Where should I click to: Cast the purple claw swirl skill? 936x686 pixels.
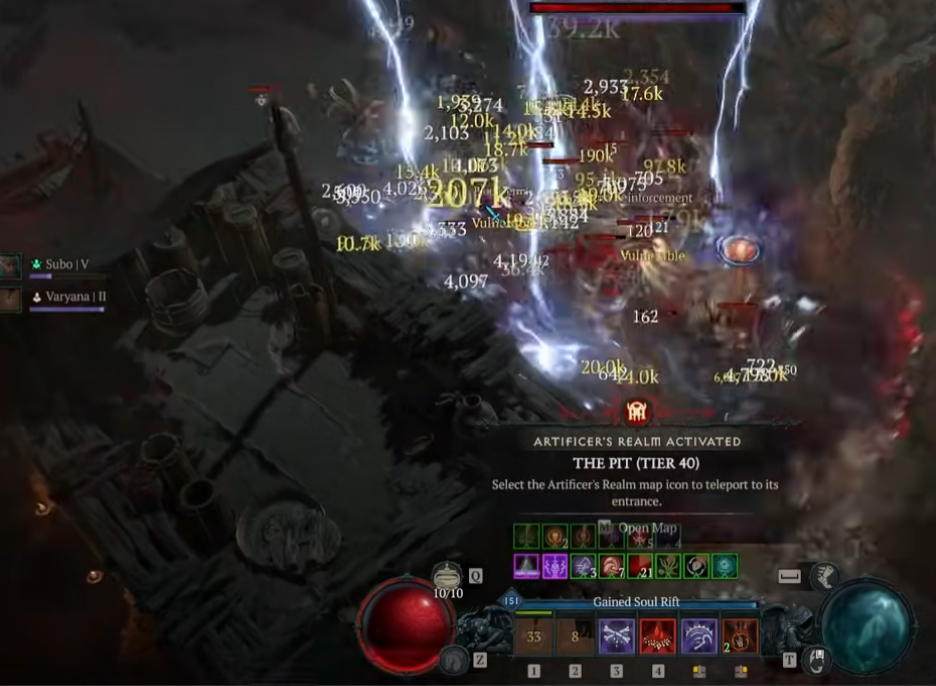click(x=699, y=637)
